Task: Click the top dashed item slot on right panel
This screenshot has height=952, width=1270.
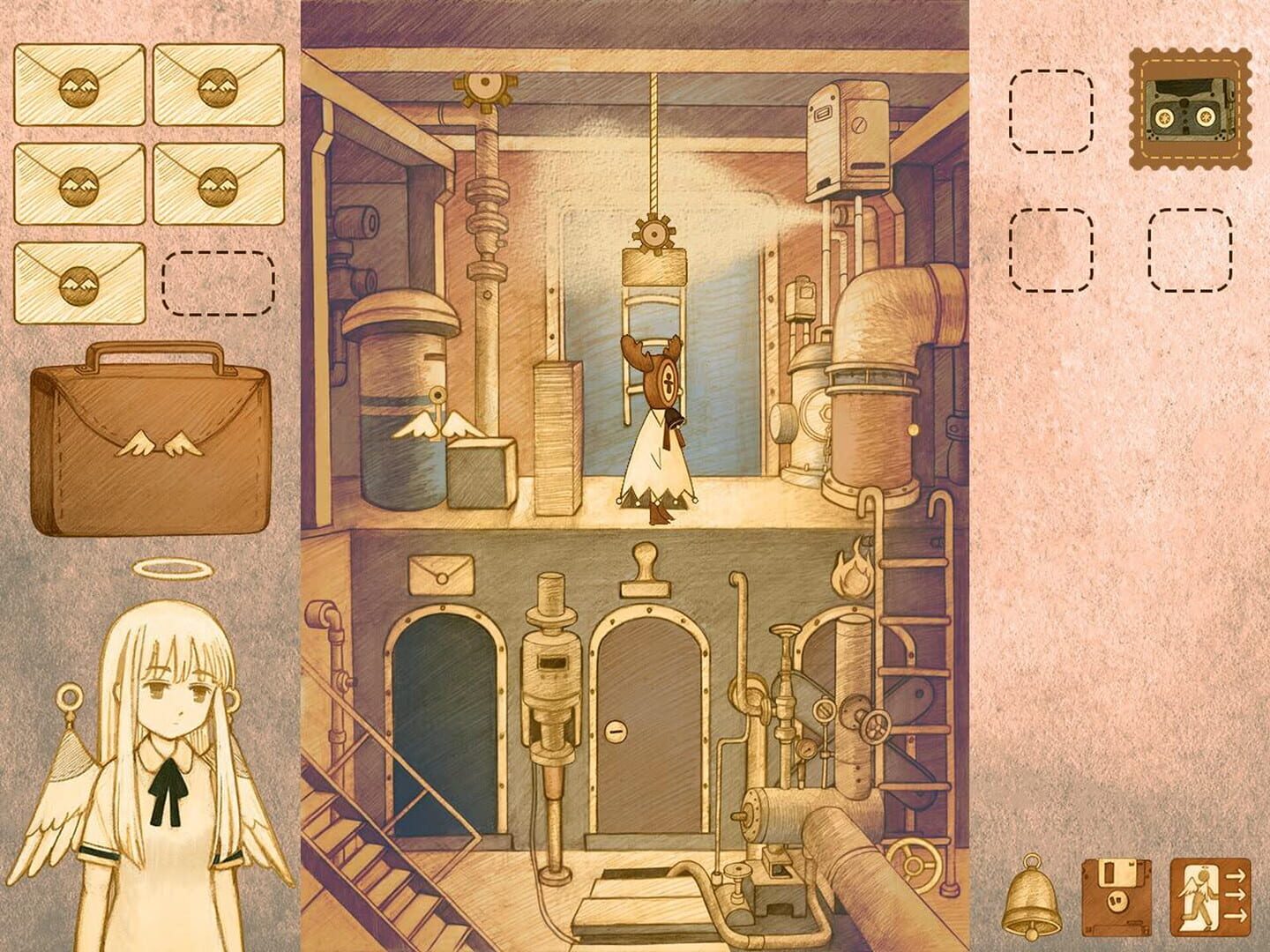Action: click(x=1051, y=109)
